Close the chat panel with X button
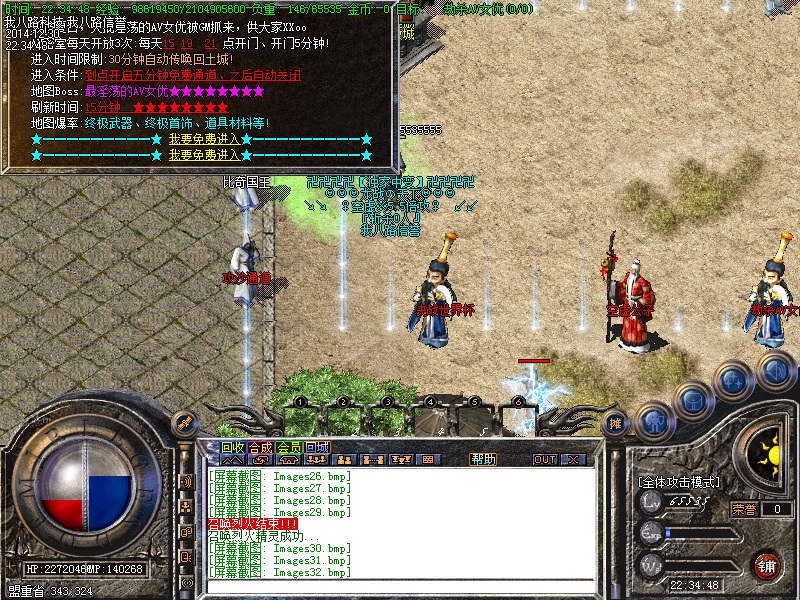Screen dimensions: 800x600 (x=574, y=459)
